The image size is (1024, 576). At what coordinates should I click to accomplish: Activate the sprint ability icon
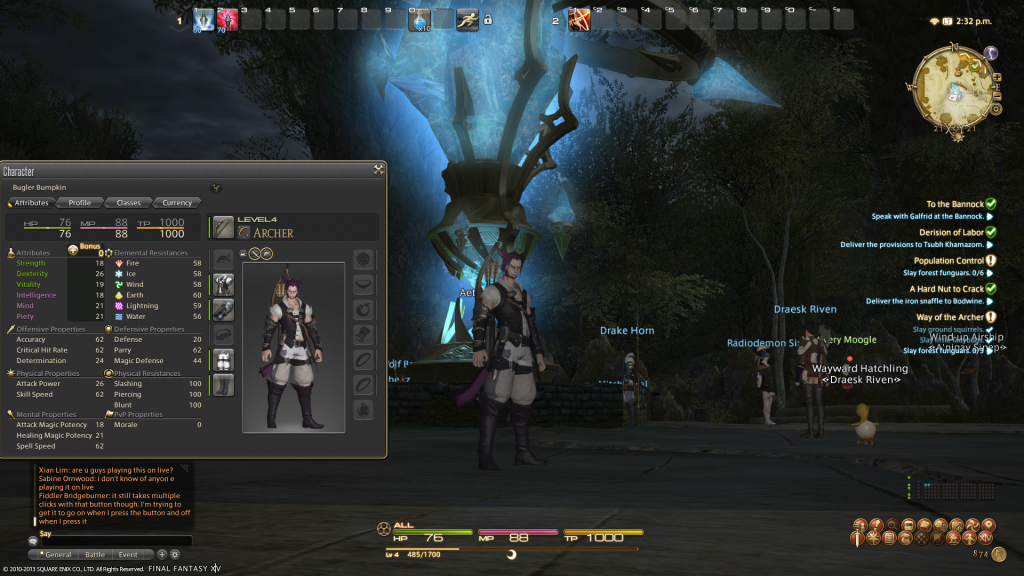467,19
